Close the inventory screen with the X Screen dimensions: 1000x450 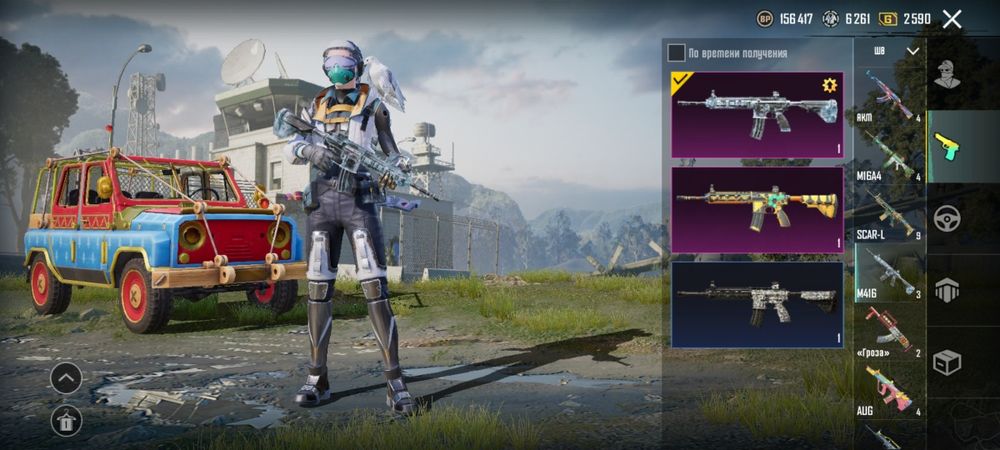[x=952, y=19]
